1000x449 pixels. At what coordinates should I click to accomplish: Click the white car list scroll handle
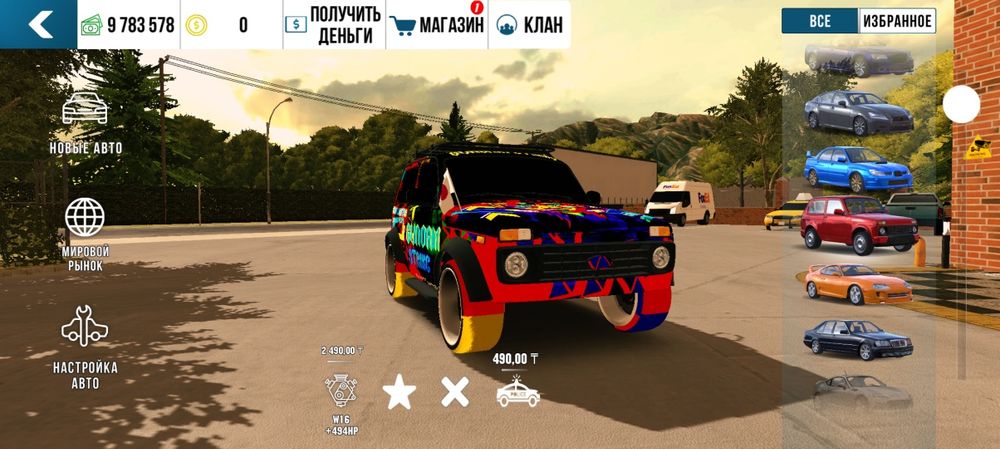(961, 104)
